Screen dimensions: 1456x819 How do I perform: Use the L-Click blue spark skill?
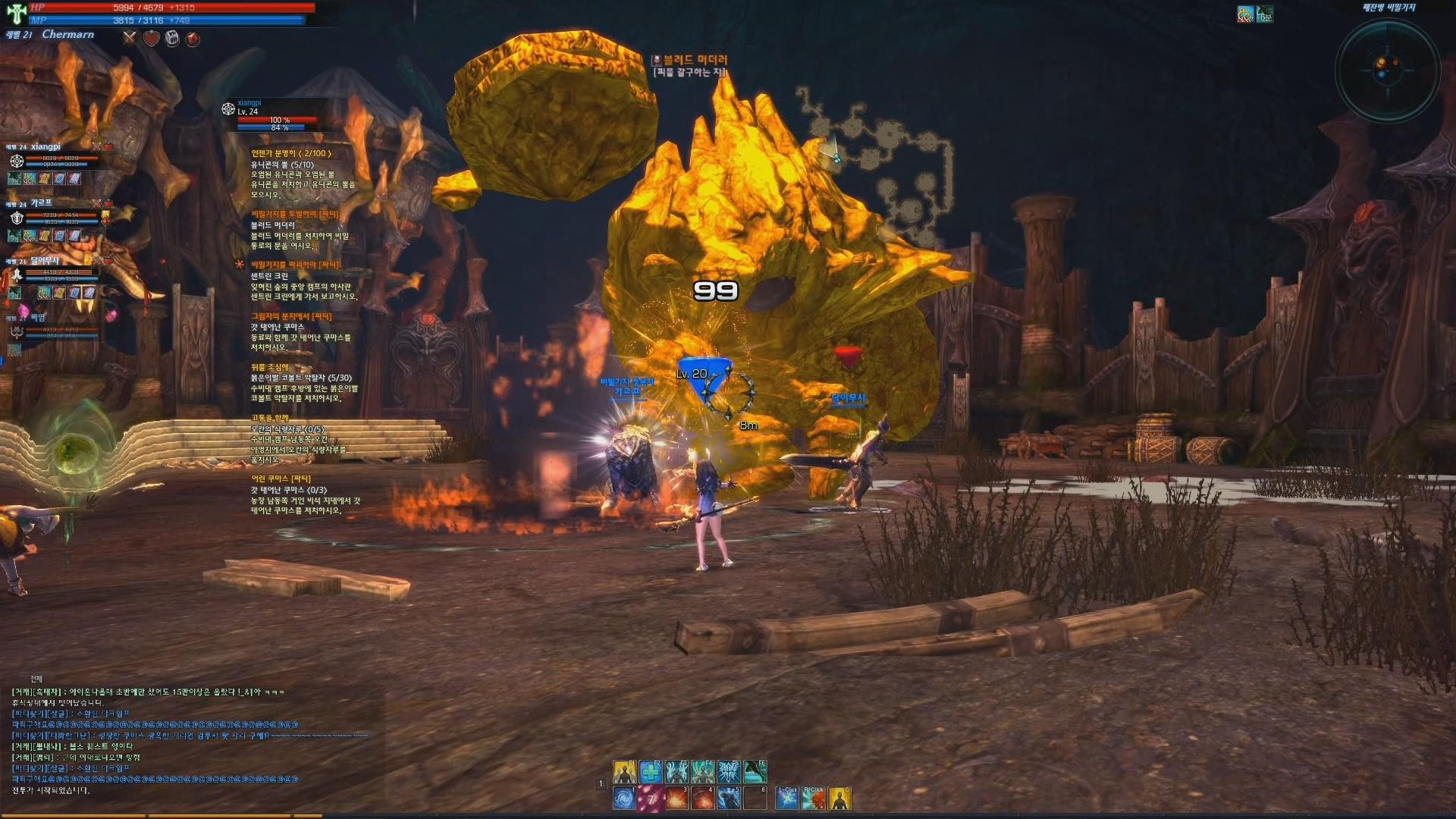[x=787, y=799]
